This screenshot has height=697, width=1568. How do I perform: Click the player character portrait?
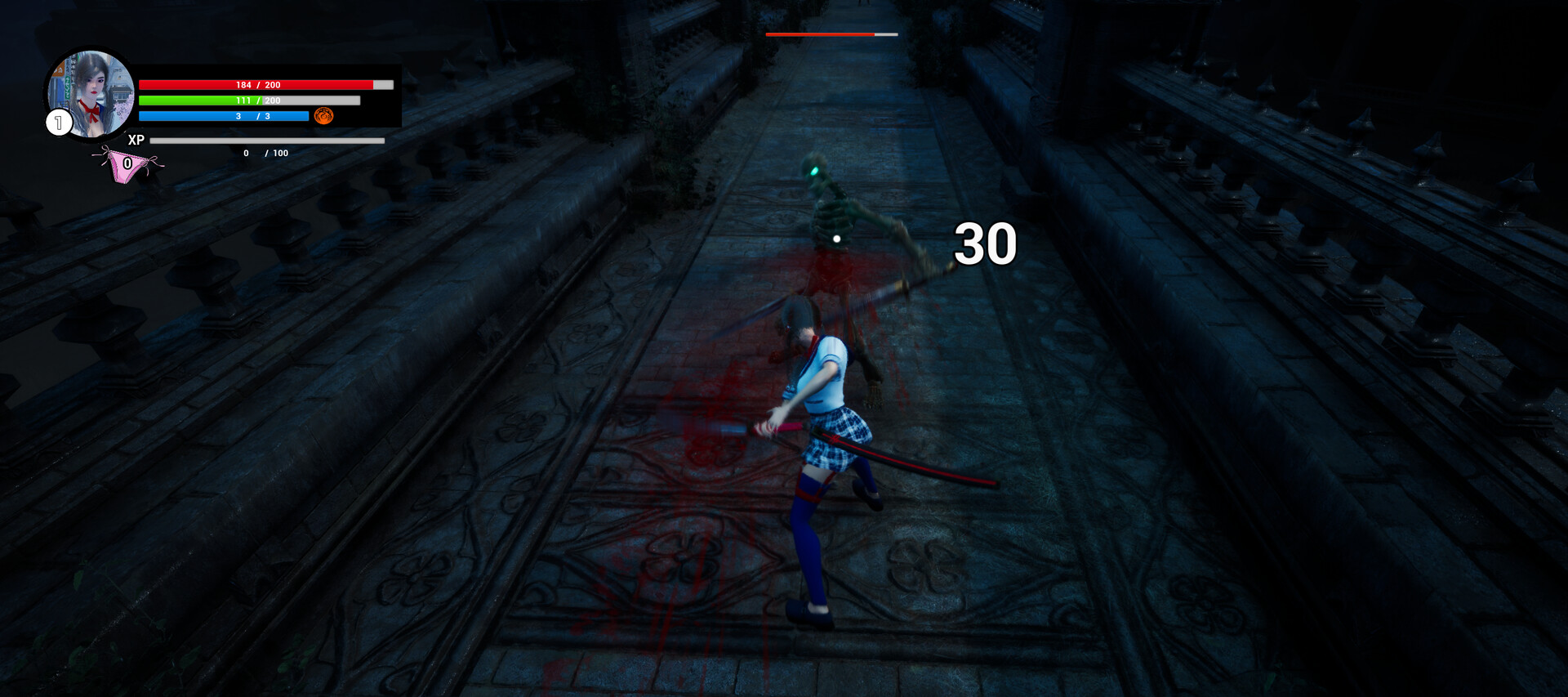[95, 92]
